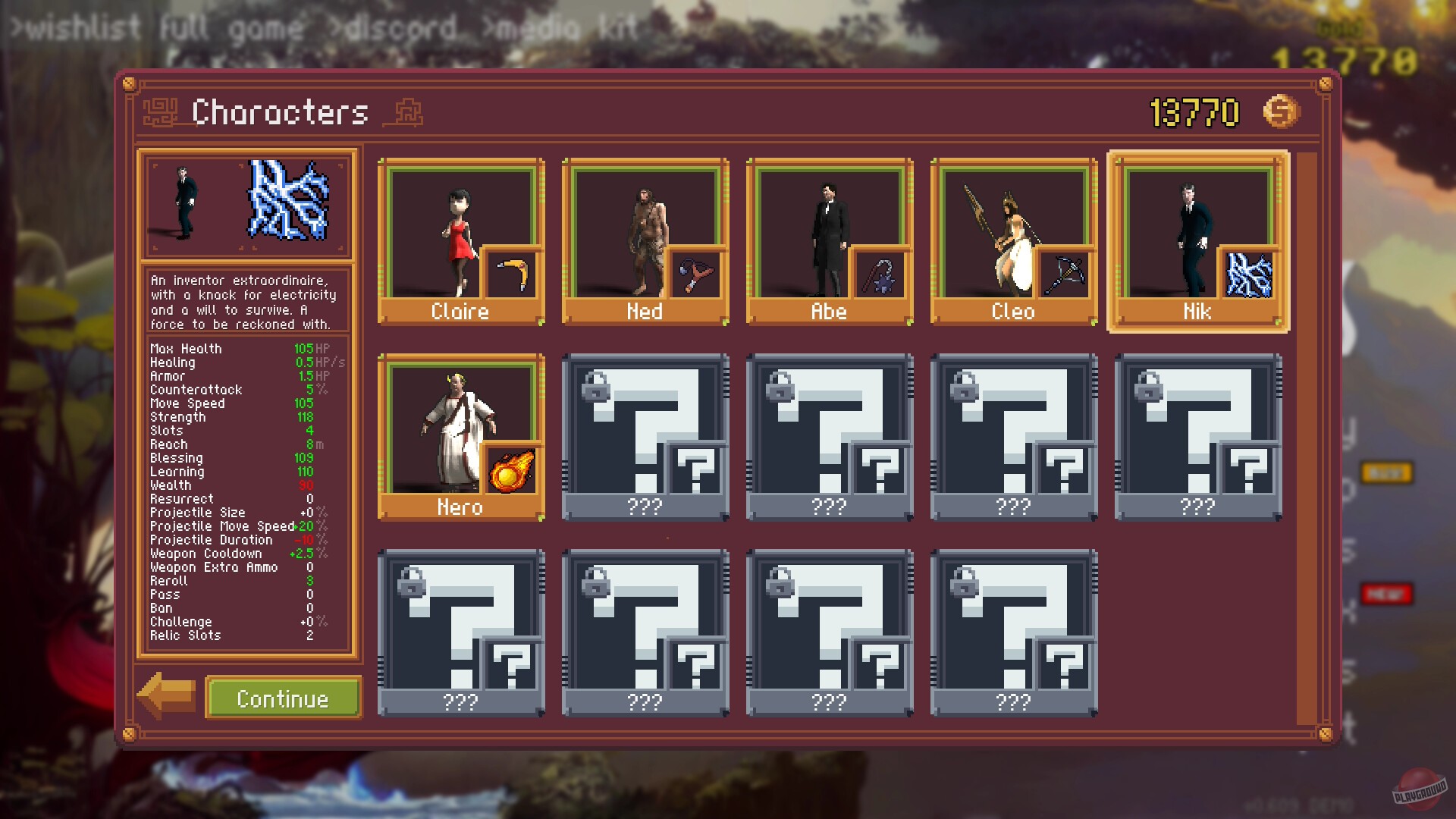Screen dimensions: 1456x819
Task: Click the character preview portrait panel
Action: tap(246, 205)
